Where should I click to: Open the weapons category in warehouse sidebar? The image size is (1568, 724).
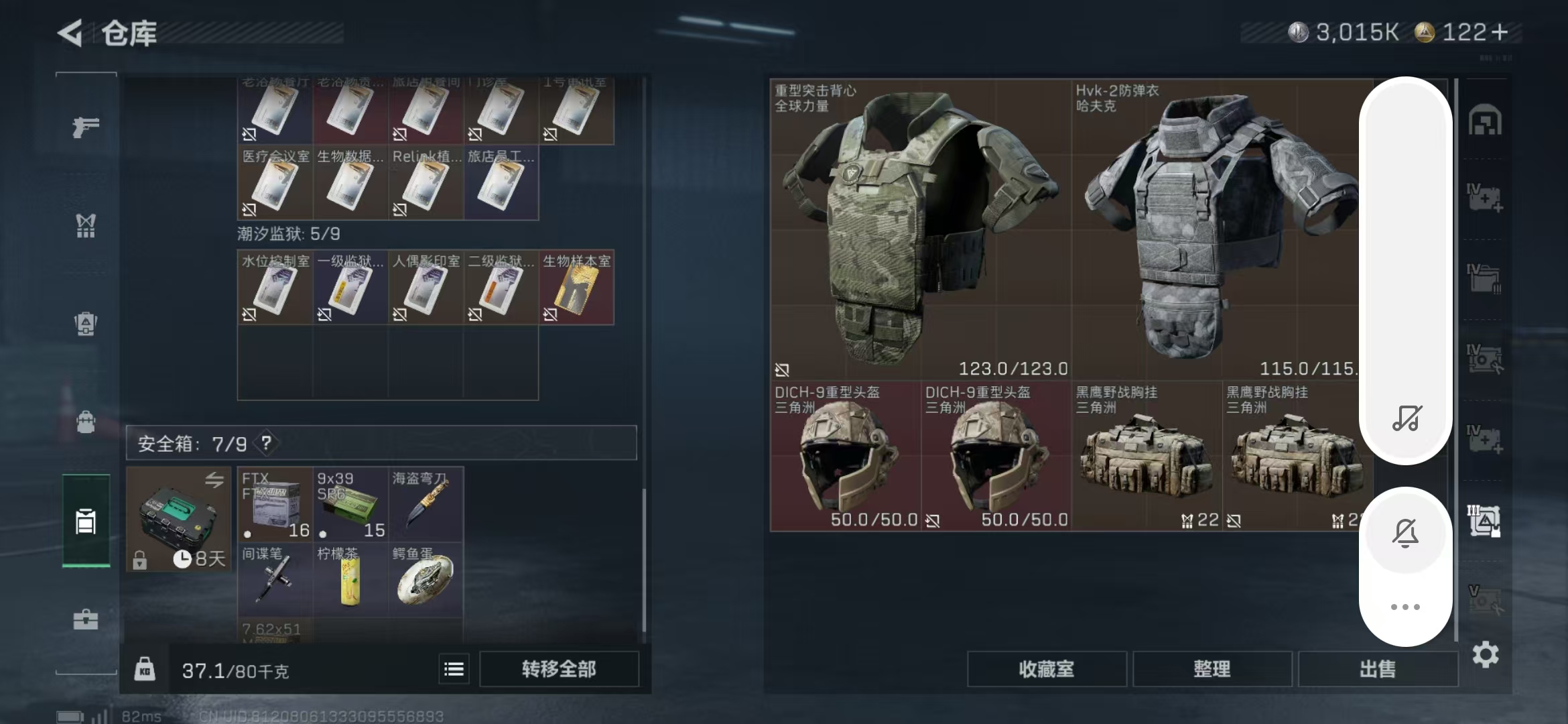(85, 127)
